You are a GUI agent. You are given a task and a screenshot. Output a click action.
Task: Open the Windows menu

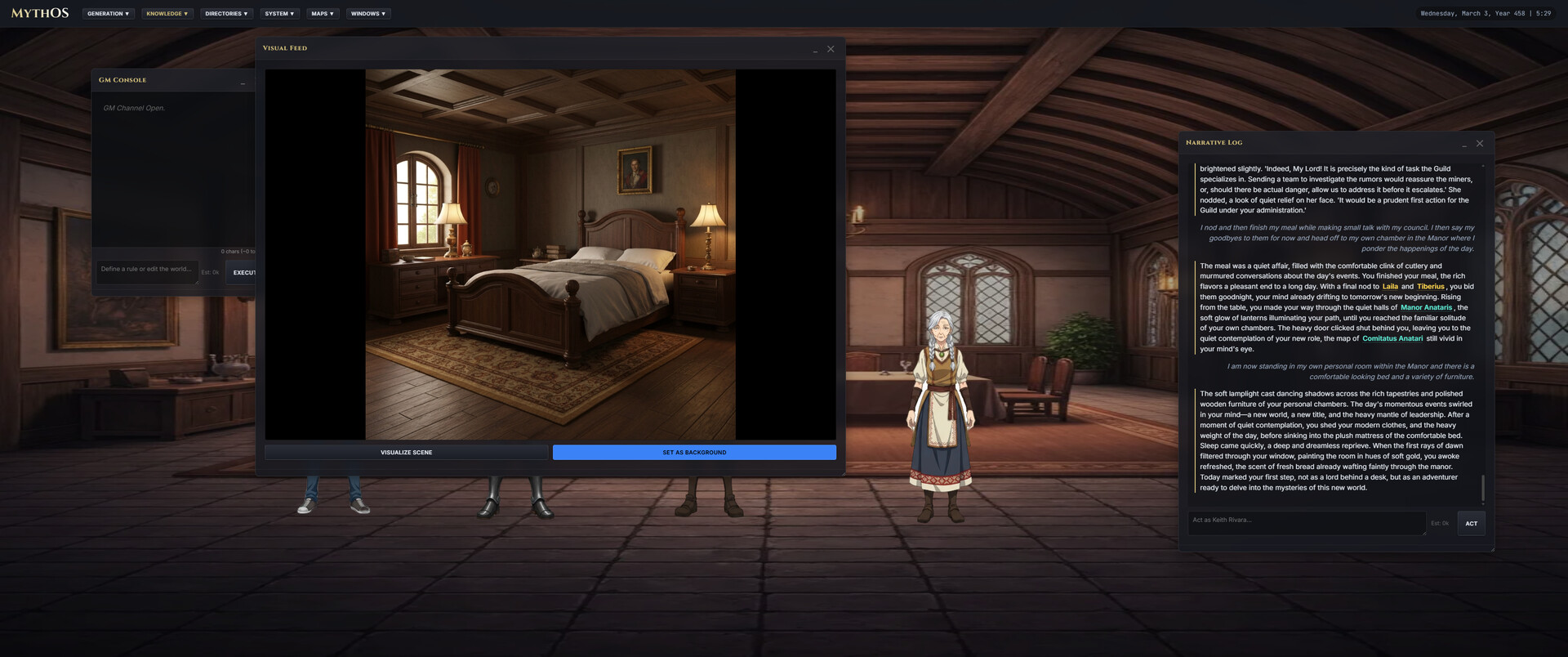point(367,13)
